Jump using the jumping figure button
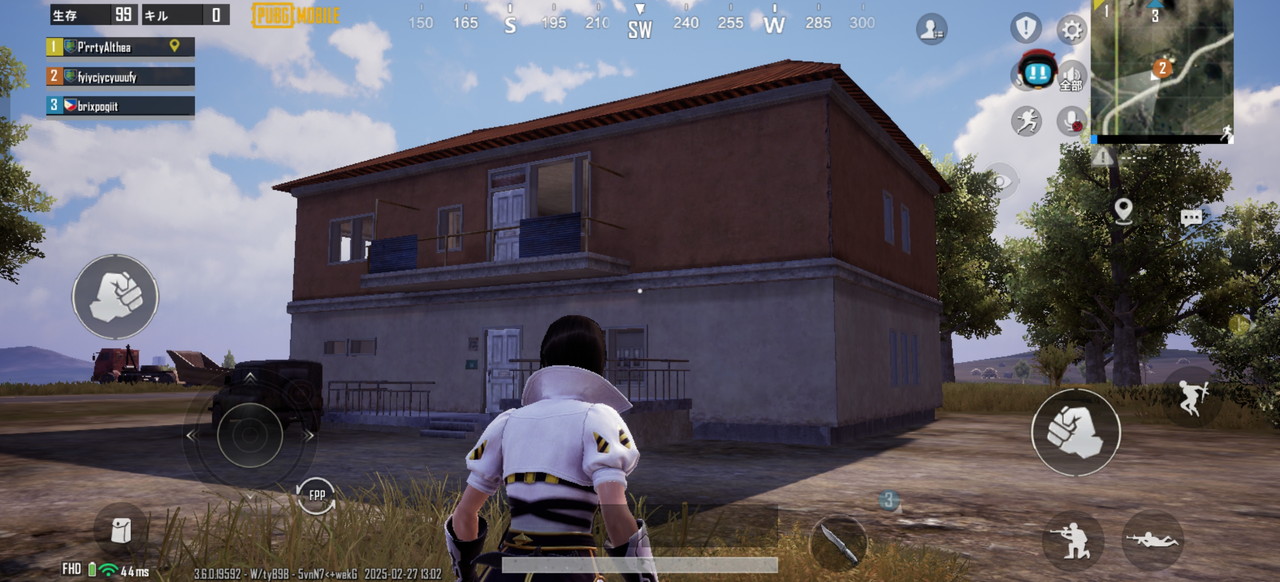 1191,396
